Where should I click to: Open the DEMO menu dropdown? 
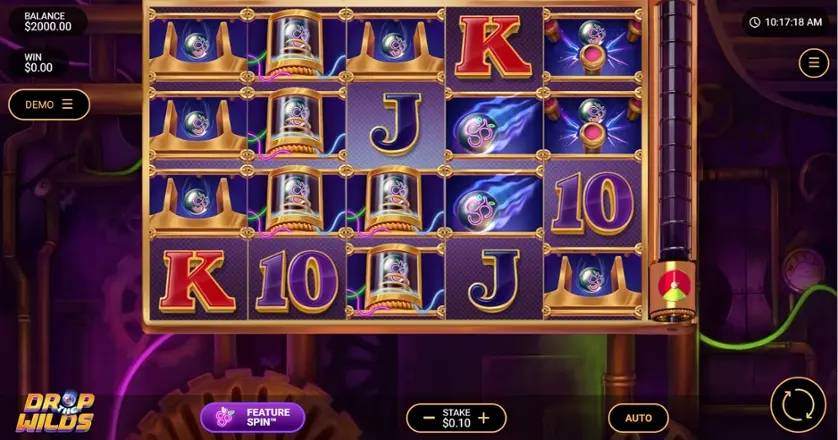49,104
